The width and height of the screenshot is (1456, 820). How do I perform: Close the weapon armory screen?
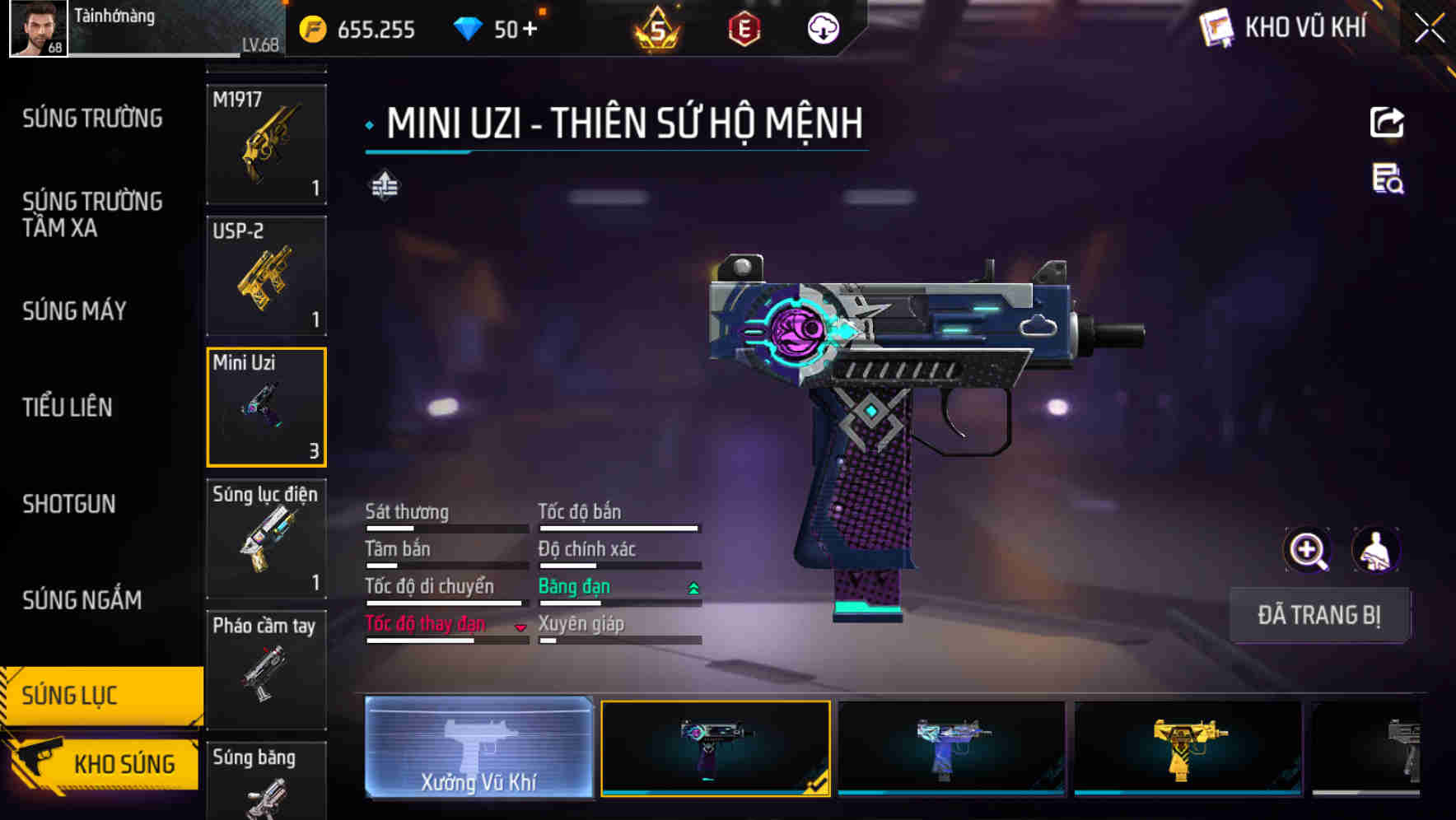tap(1429, 29)
